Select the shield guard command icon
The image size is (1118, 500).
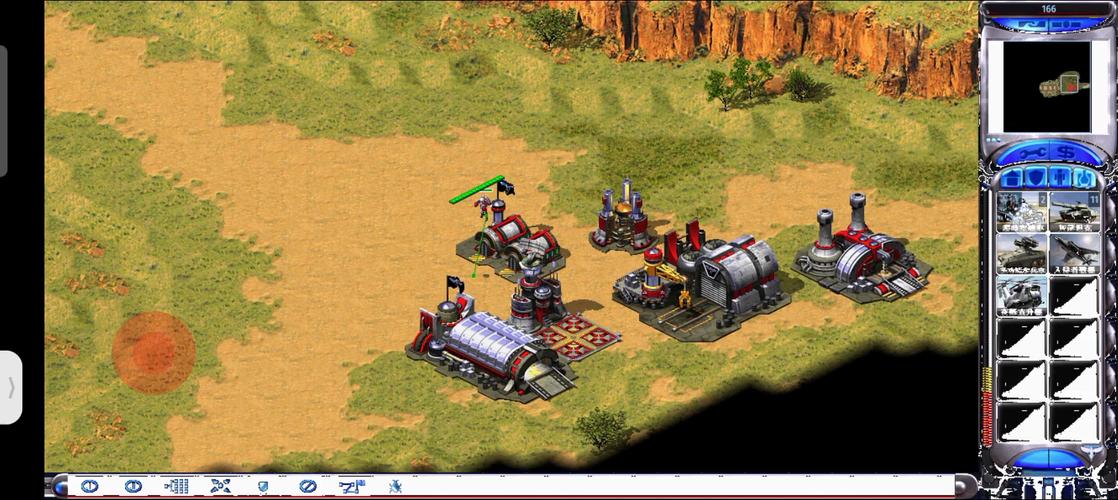(263, 486)
